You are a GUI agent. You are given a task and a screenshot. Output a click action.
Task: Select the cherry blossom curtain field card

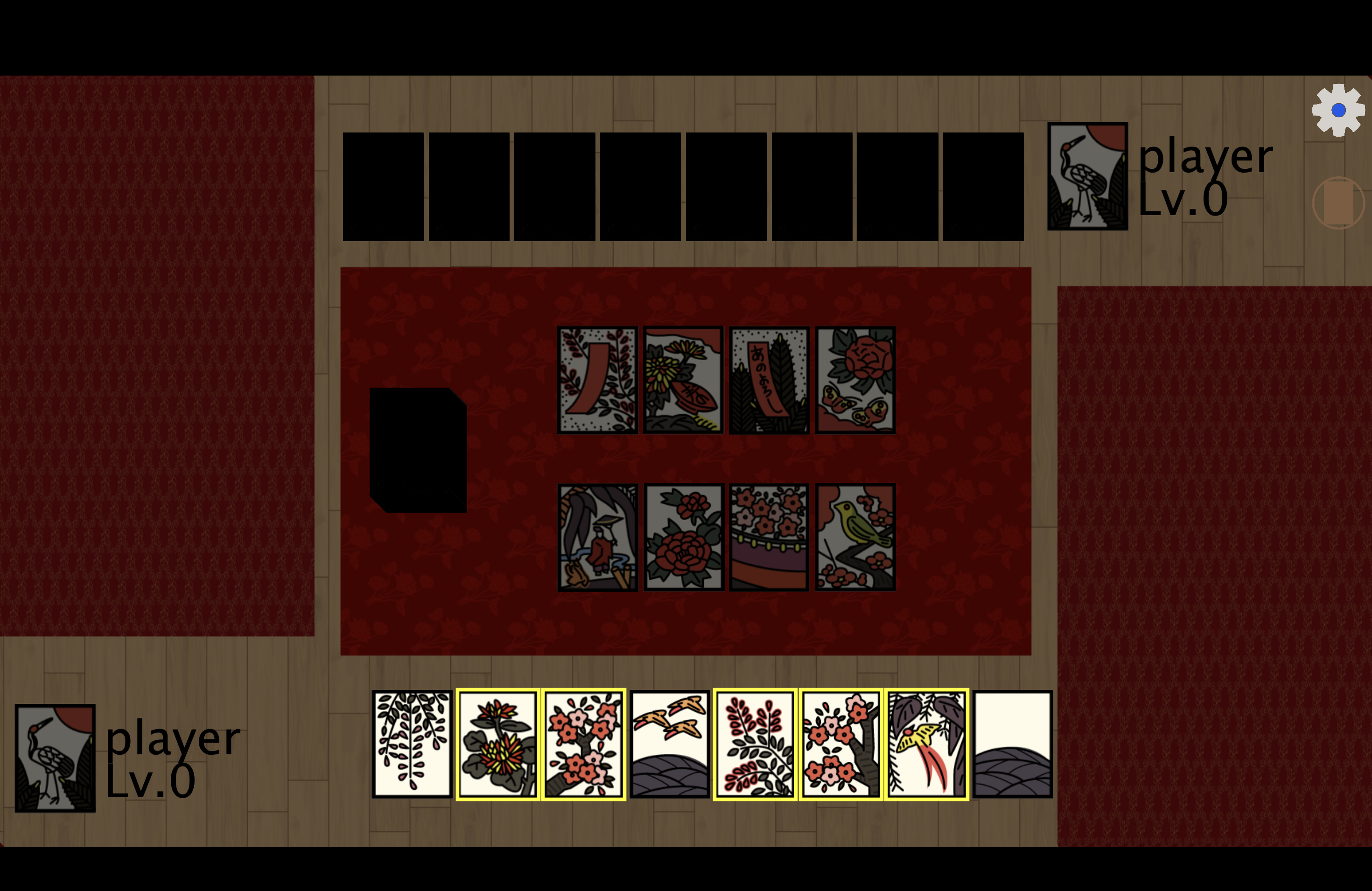click(x=769, y=537)
